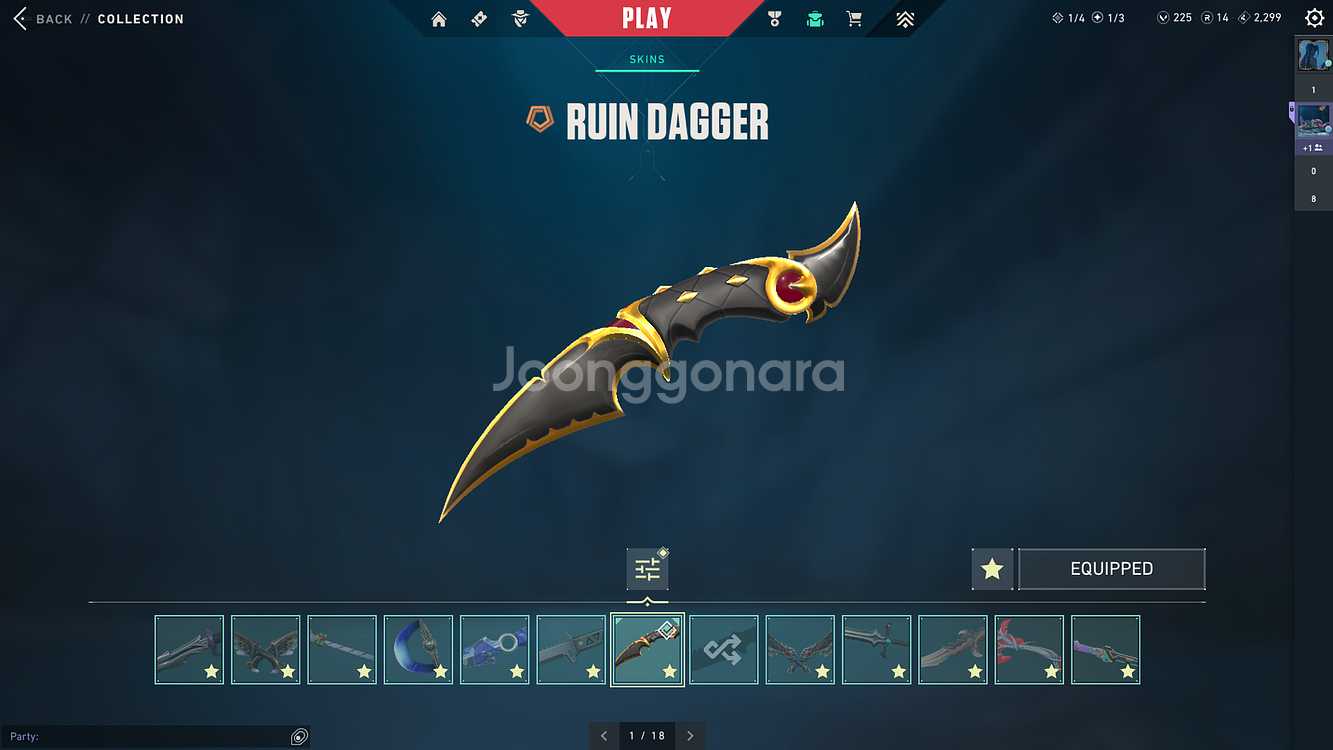Screen dimensions: 1333x750
Task: Open the Premier chevrons icon
Action: click(x=905, y=19)
